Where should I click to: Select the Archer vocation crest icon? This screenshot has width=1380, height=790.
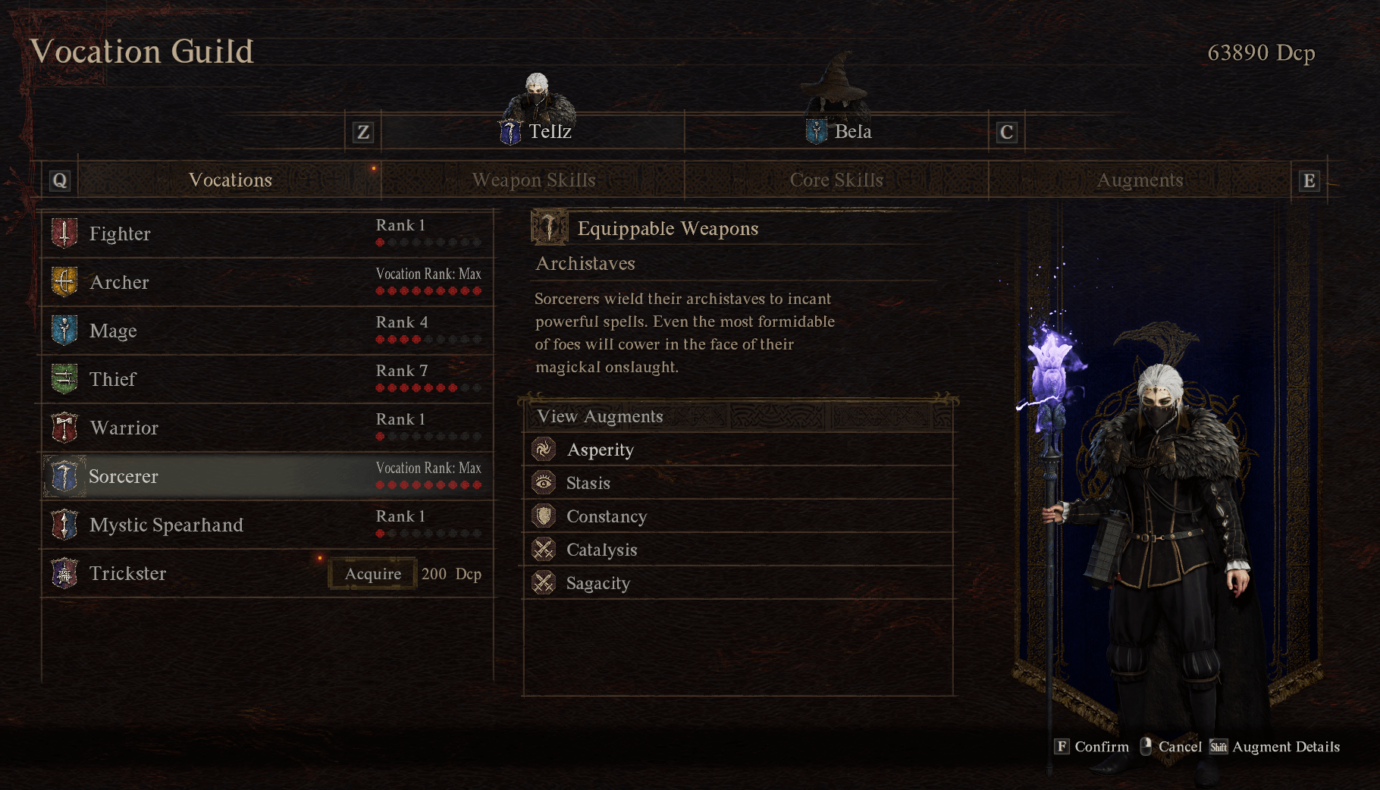tap(65, 282)
